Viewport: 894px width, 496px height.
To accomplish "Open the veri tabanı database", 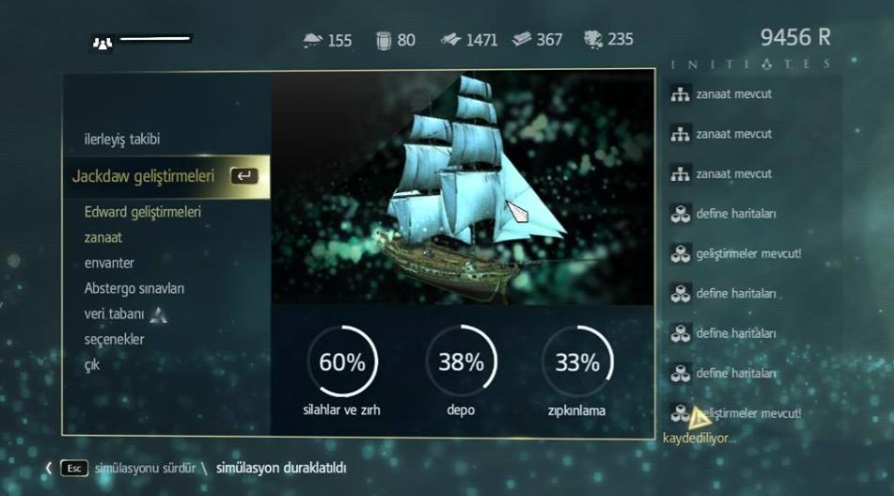I will point(115,314).
